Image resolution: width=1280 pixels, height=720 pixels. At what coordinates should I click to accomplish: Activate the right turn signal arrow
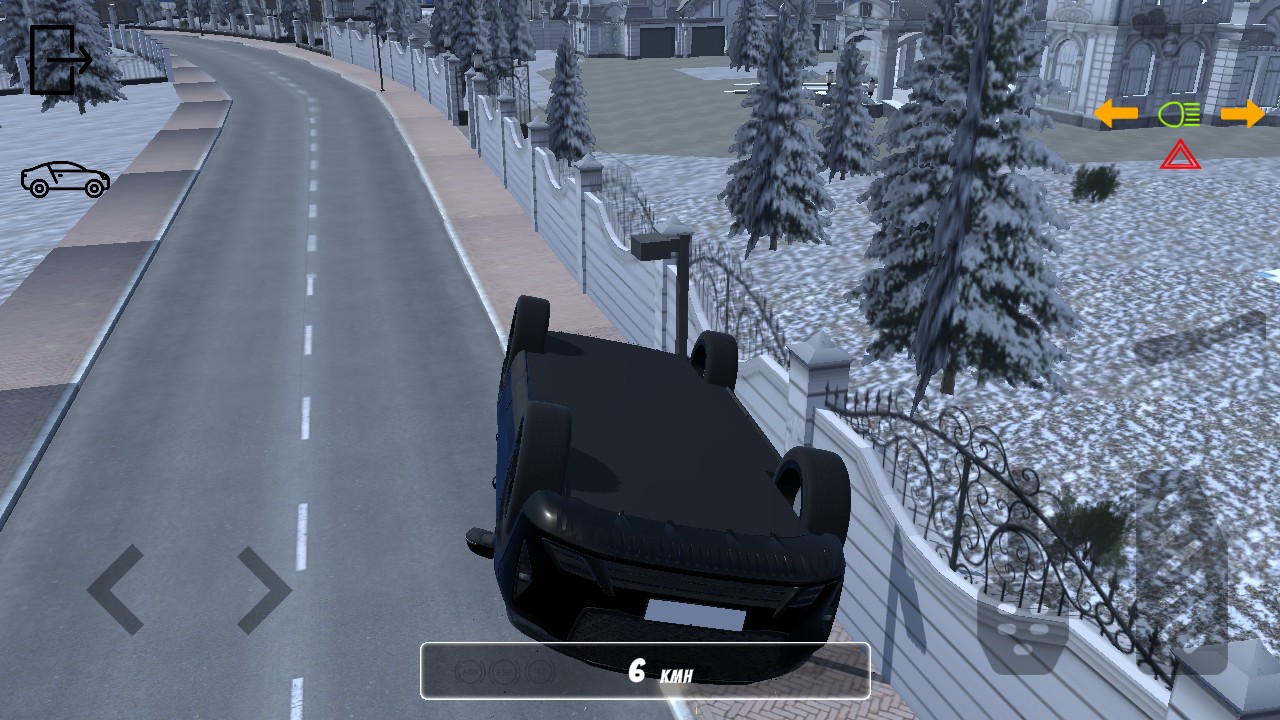click(x=1242, y=114)
